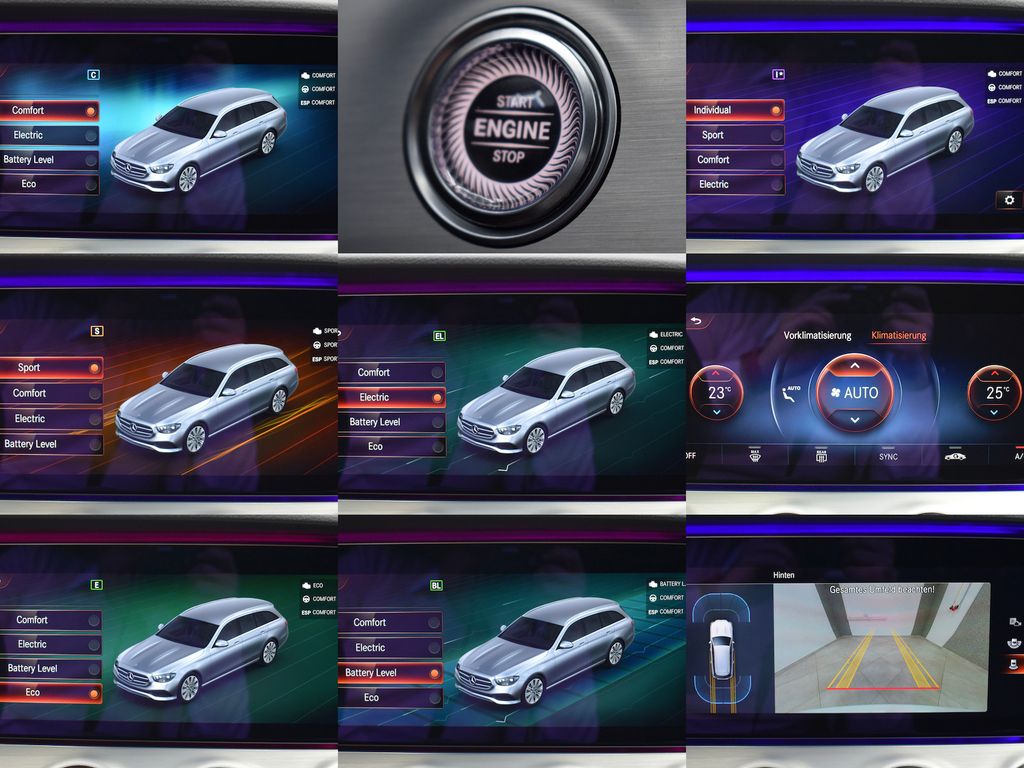Image resolution: width=1024 pixels, height=768 pixels.
Task: Select the highlighted orange camera view icon
Action: (1015, 663)
